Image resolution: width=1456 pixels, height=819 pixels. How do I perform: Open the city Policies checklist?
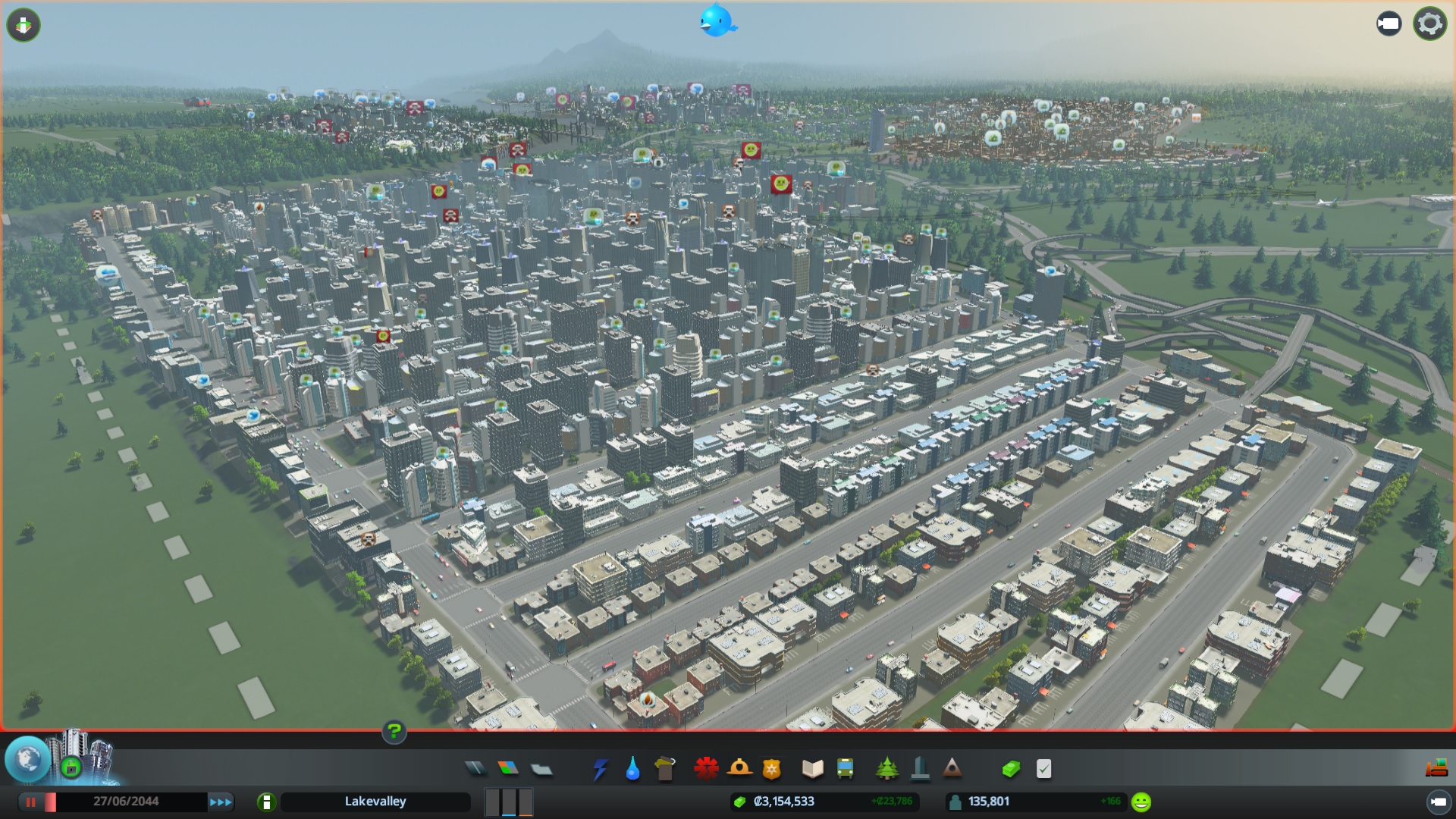click(1044, 769)
